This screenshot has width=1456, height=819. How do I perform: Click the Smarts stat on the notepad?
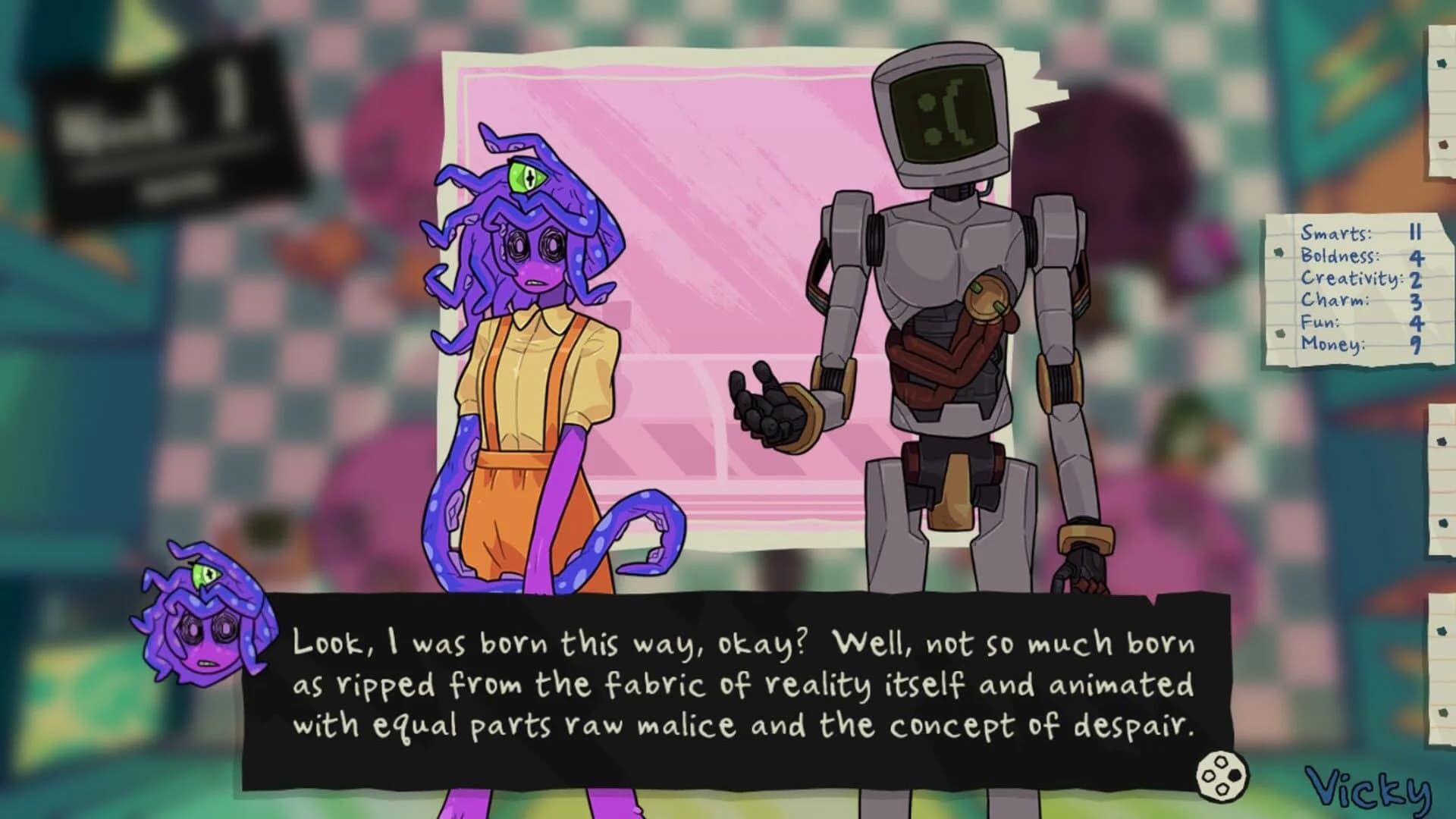[1336, 232]
